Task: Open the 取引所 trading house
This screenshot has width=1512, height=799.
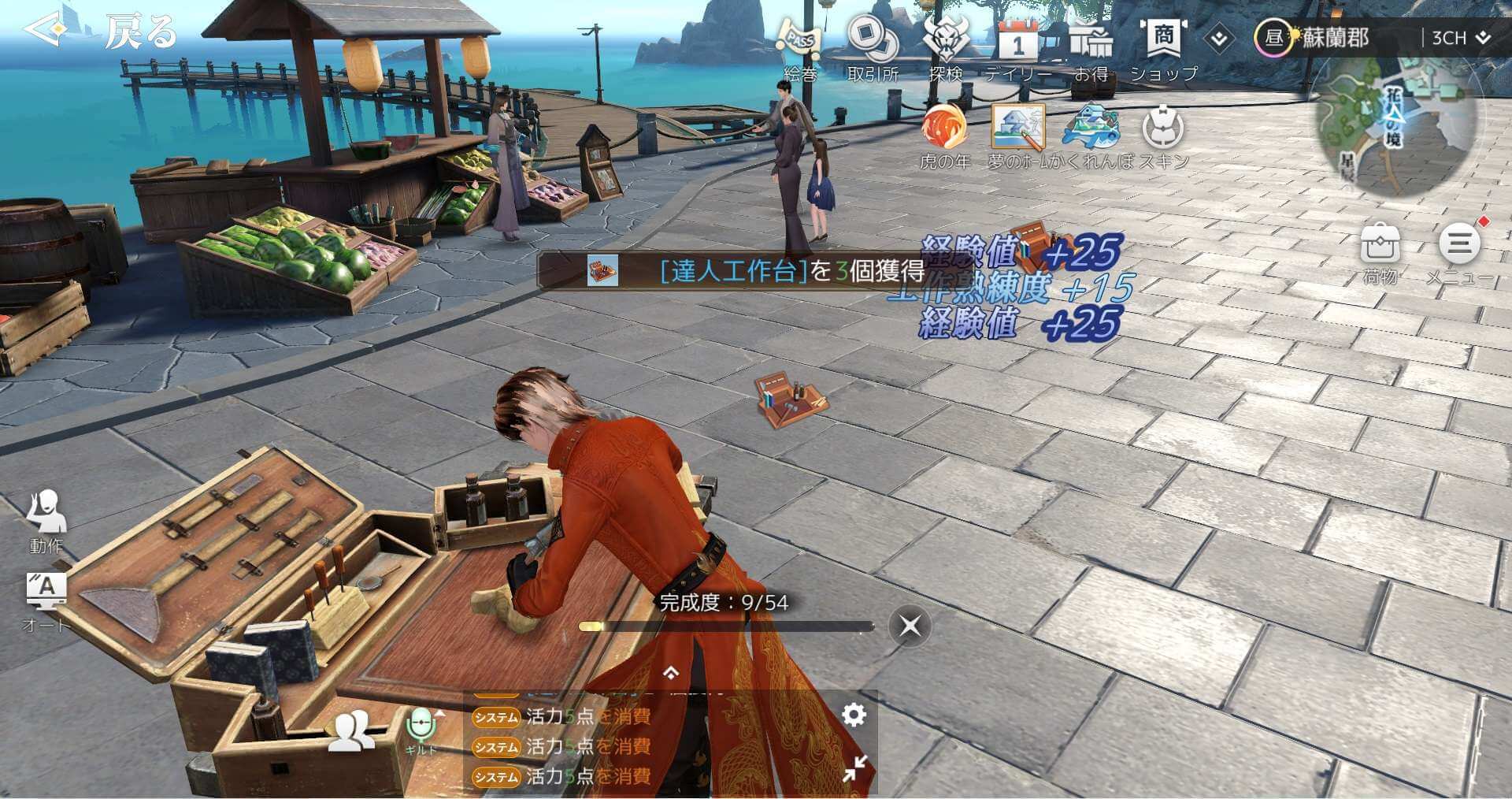Action: [873, 46]
